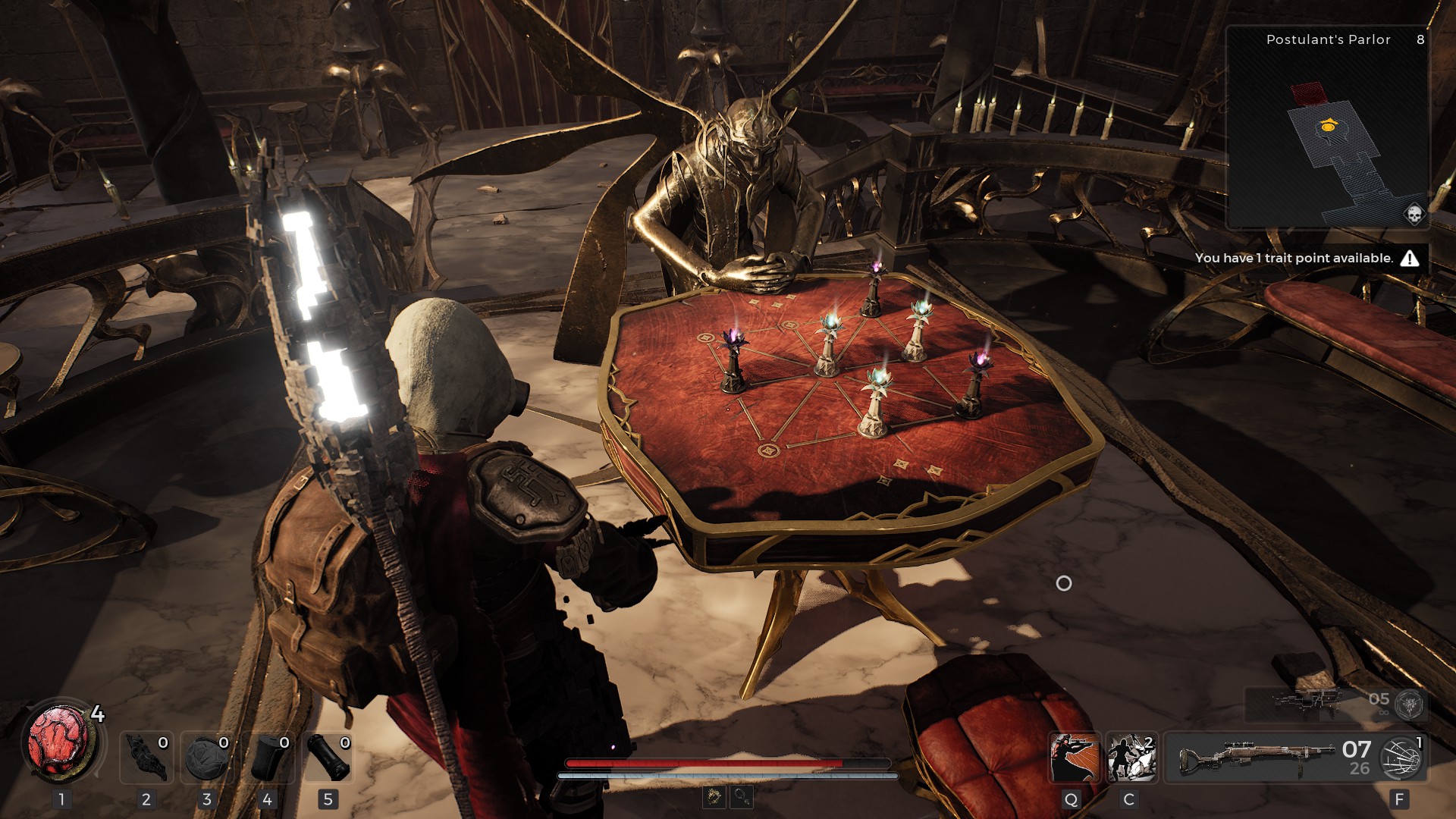The image size is (1456, 819).
Task: Select the equipped scoped long rifle
Action: [1256, 758]
